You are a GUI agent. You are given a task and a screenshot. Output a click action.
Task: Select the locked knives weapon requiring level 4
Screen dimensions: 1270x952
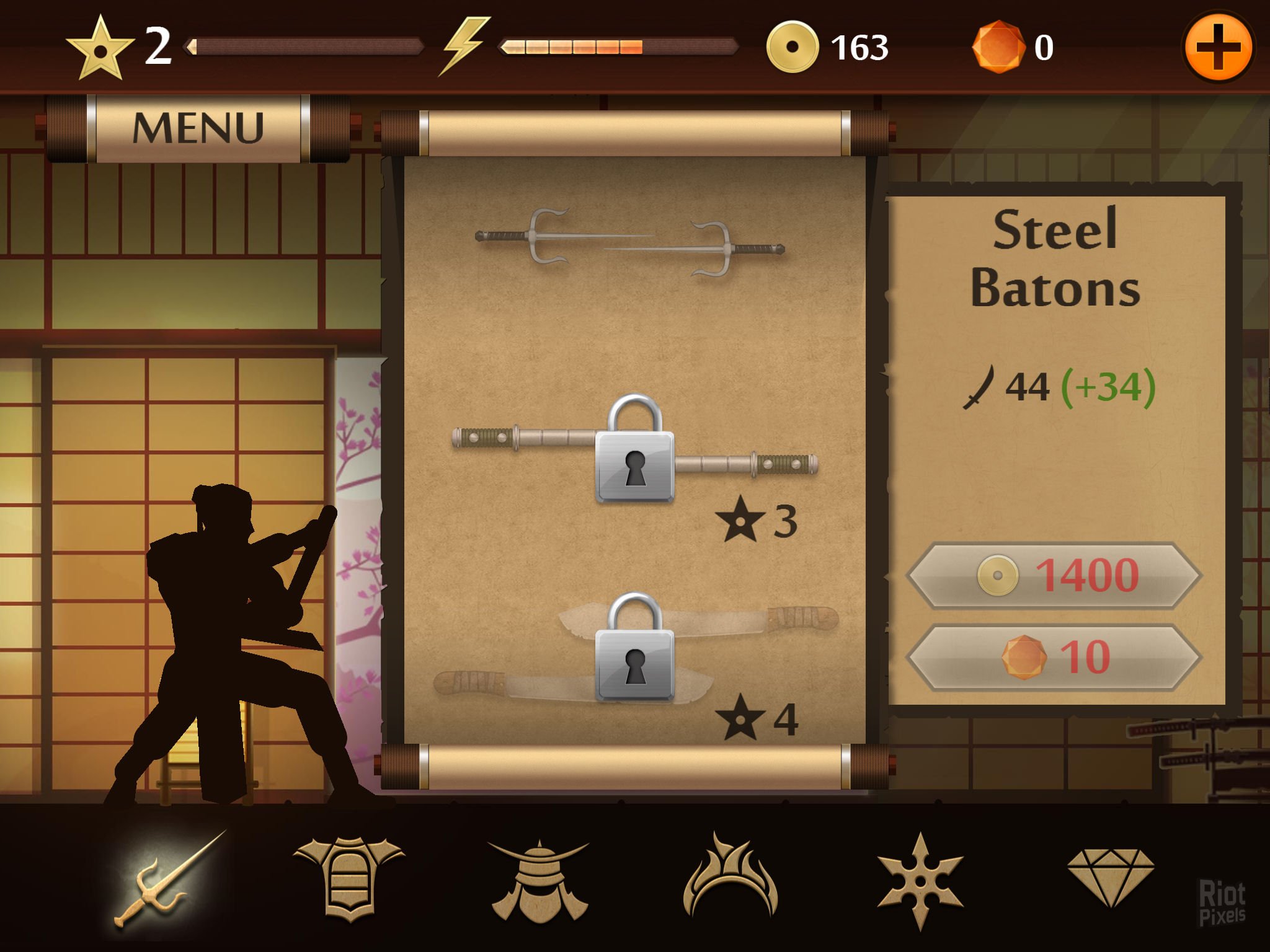click(635, 649)
